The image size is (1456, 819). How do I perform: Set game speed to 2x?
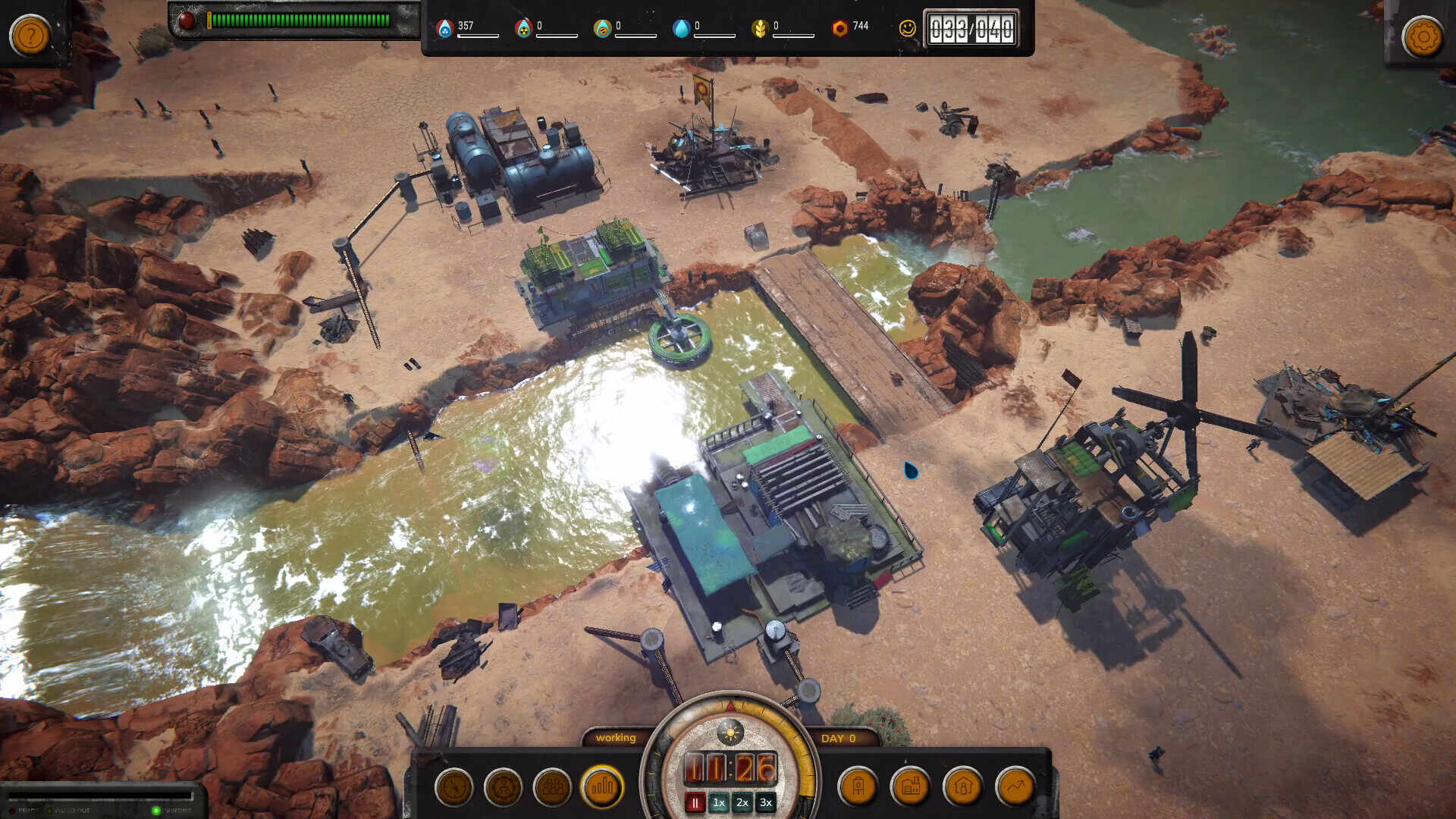[x=742, y=803]
